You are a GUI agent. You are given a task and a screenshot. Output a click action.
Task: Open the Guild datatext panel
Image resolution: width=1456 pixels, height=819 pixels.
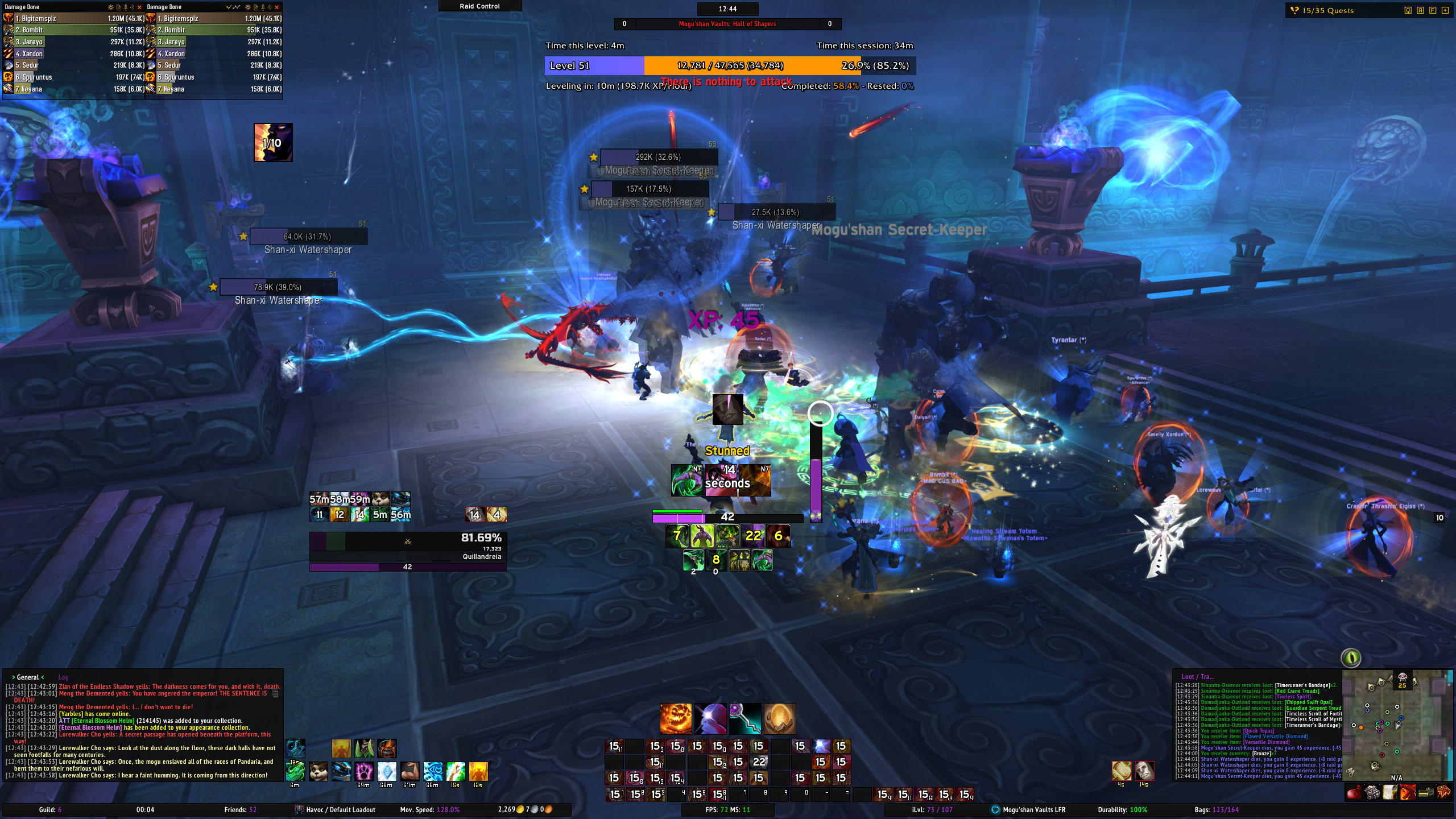[x=50, y=809]
